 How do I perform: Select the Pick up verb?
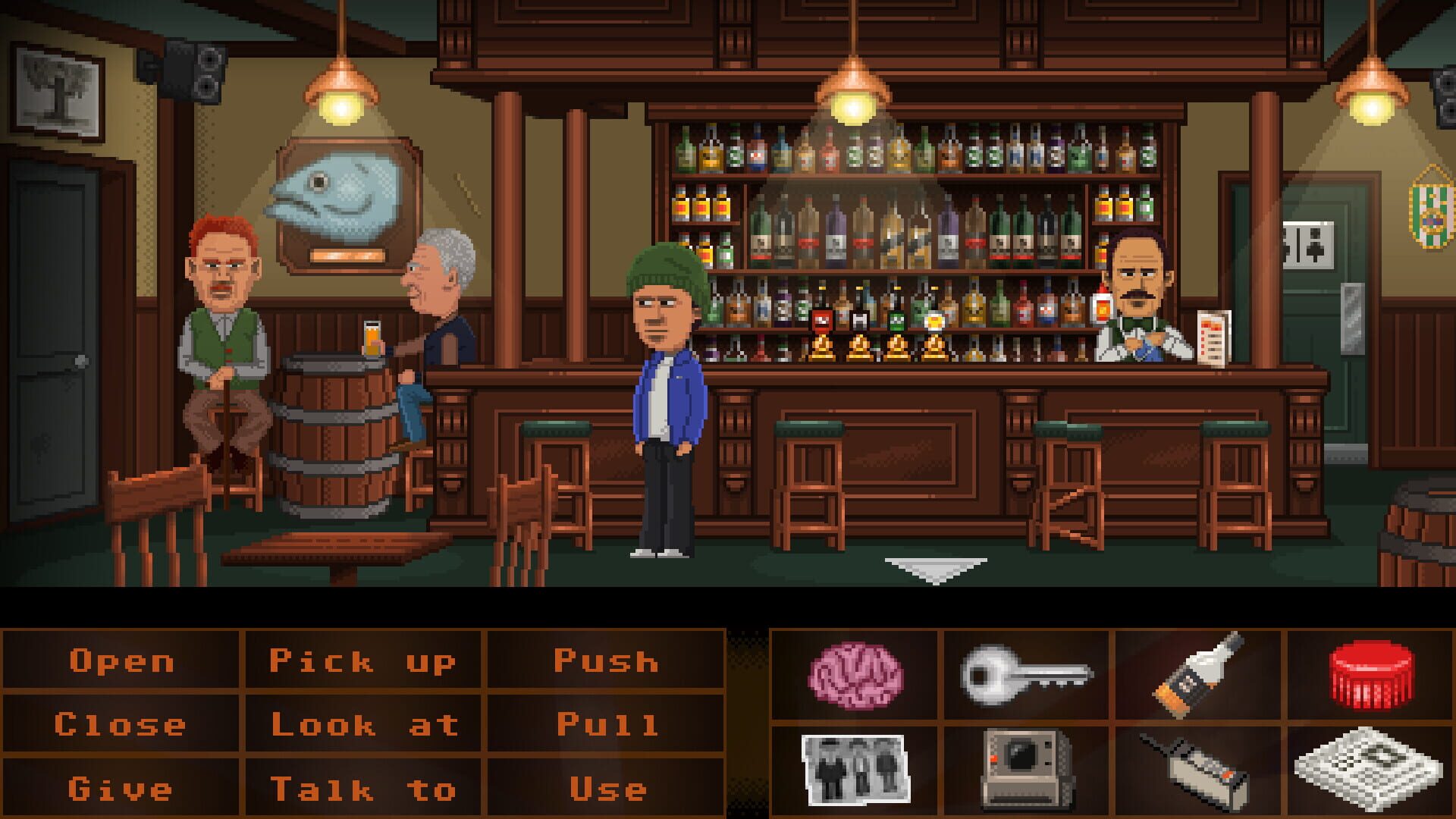[x=362, y=661]
